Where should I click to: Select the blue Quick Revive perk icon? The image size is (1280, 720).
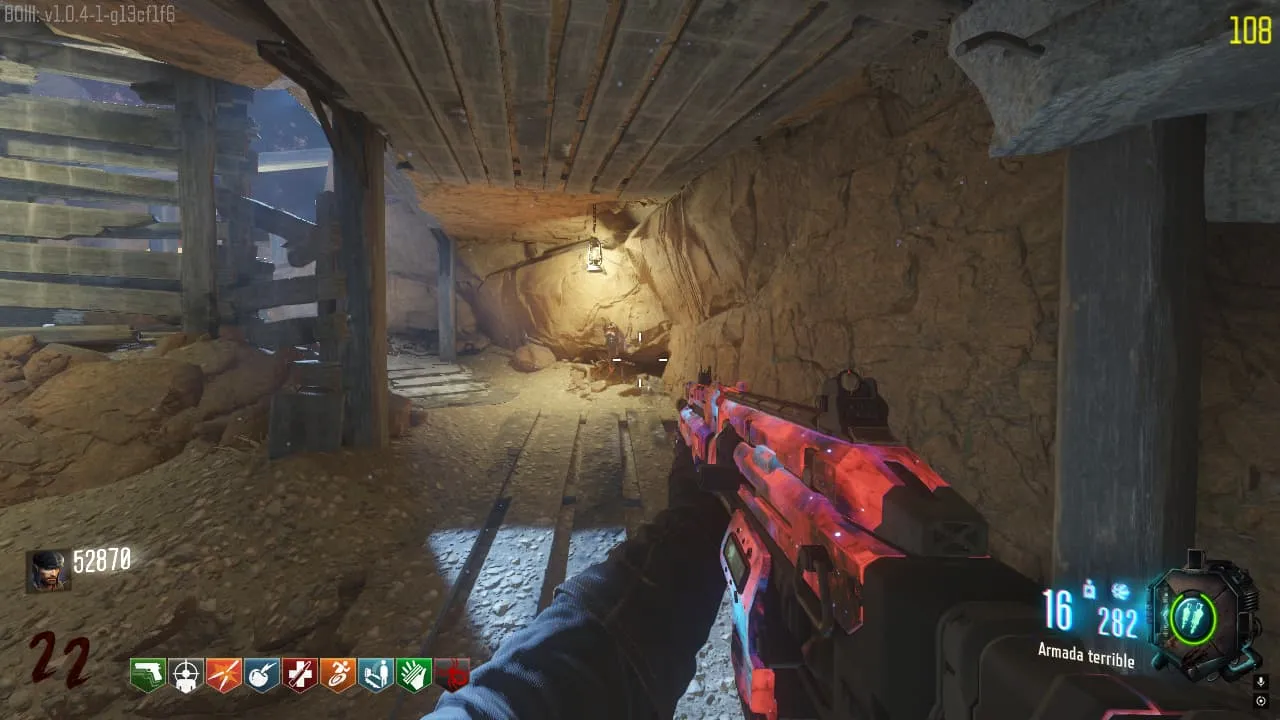coord(375,675)
